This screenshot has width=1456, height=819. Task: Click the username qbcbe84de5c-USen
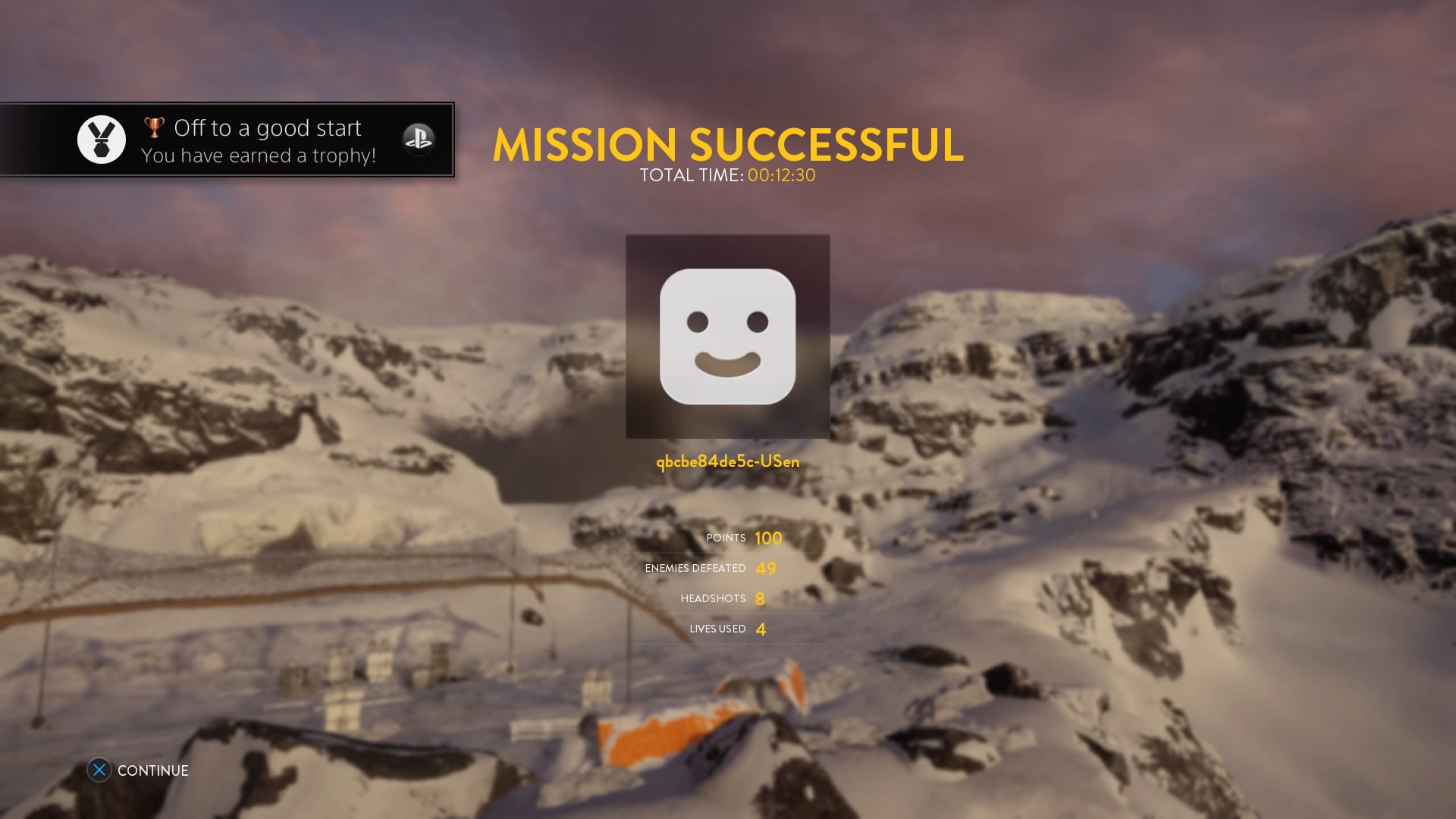726,461
